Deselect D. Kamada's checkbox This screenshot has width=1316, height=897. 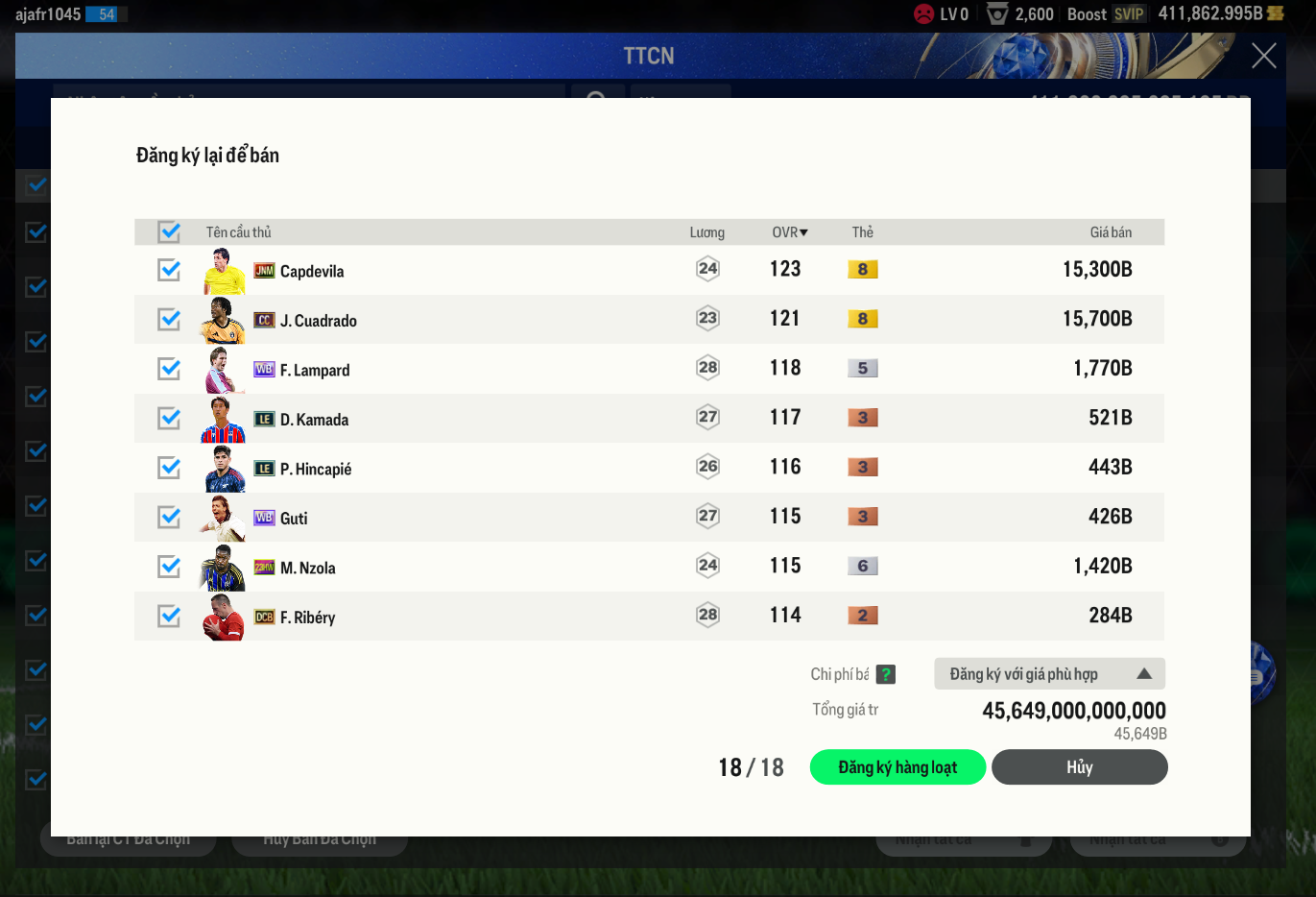170,419
